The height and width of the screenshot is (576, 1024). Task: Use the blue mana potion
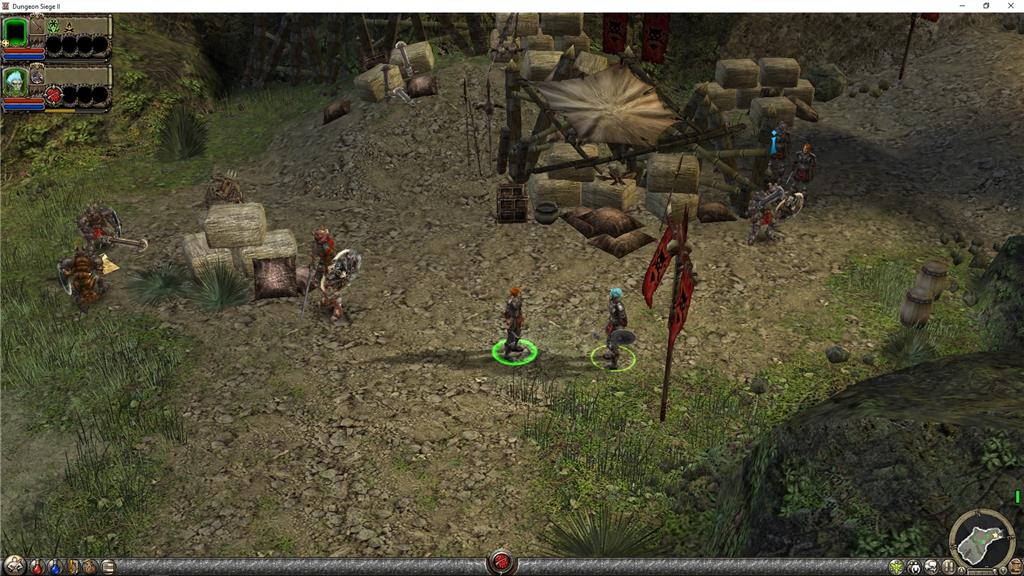(54, 567)
